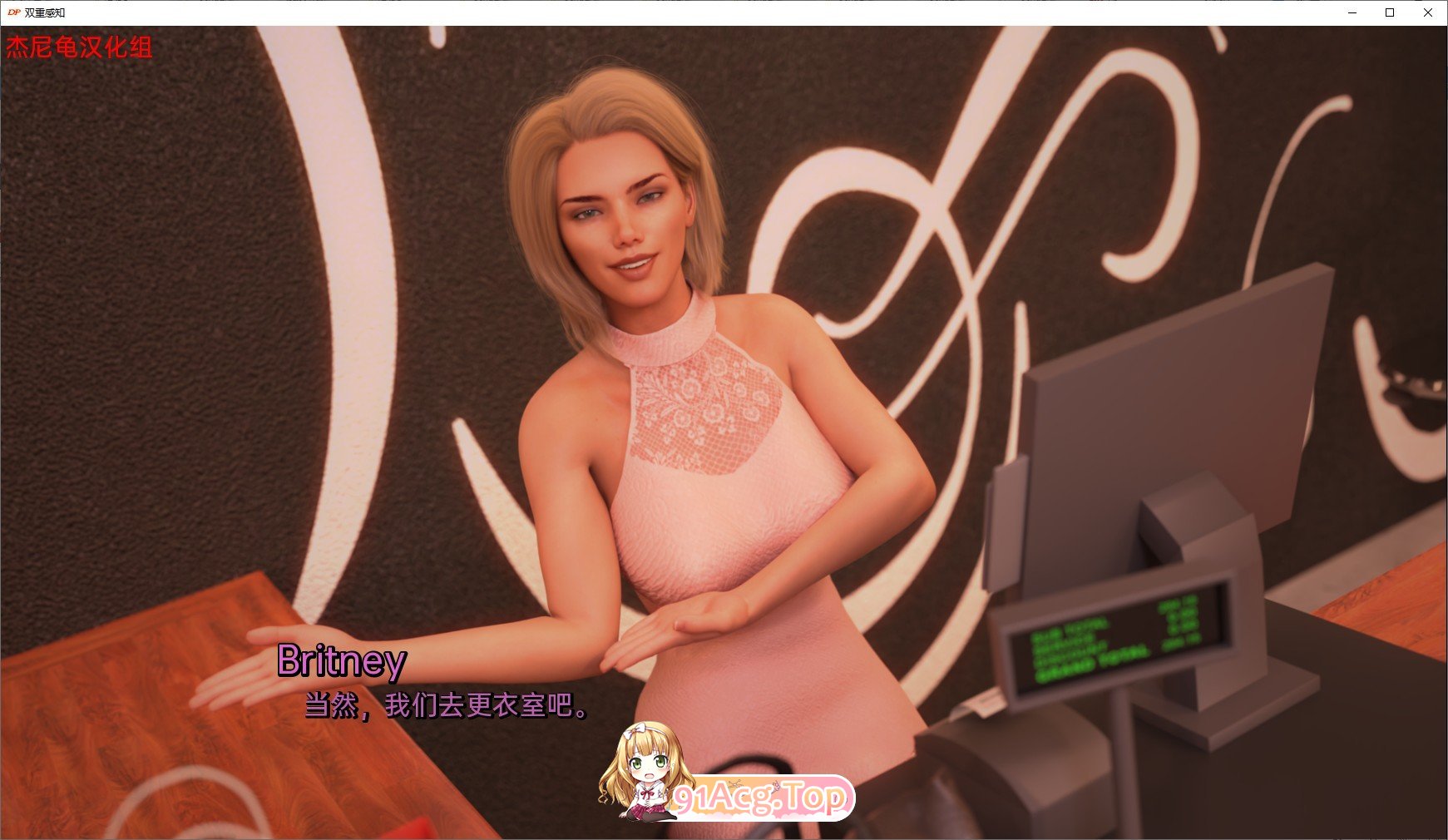This screenshot has width=1448, height=840.
Task: Maximize the game window
Action: [x=1389, y=12]
